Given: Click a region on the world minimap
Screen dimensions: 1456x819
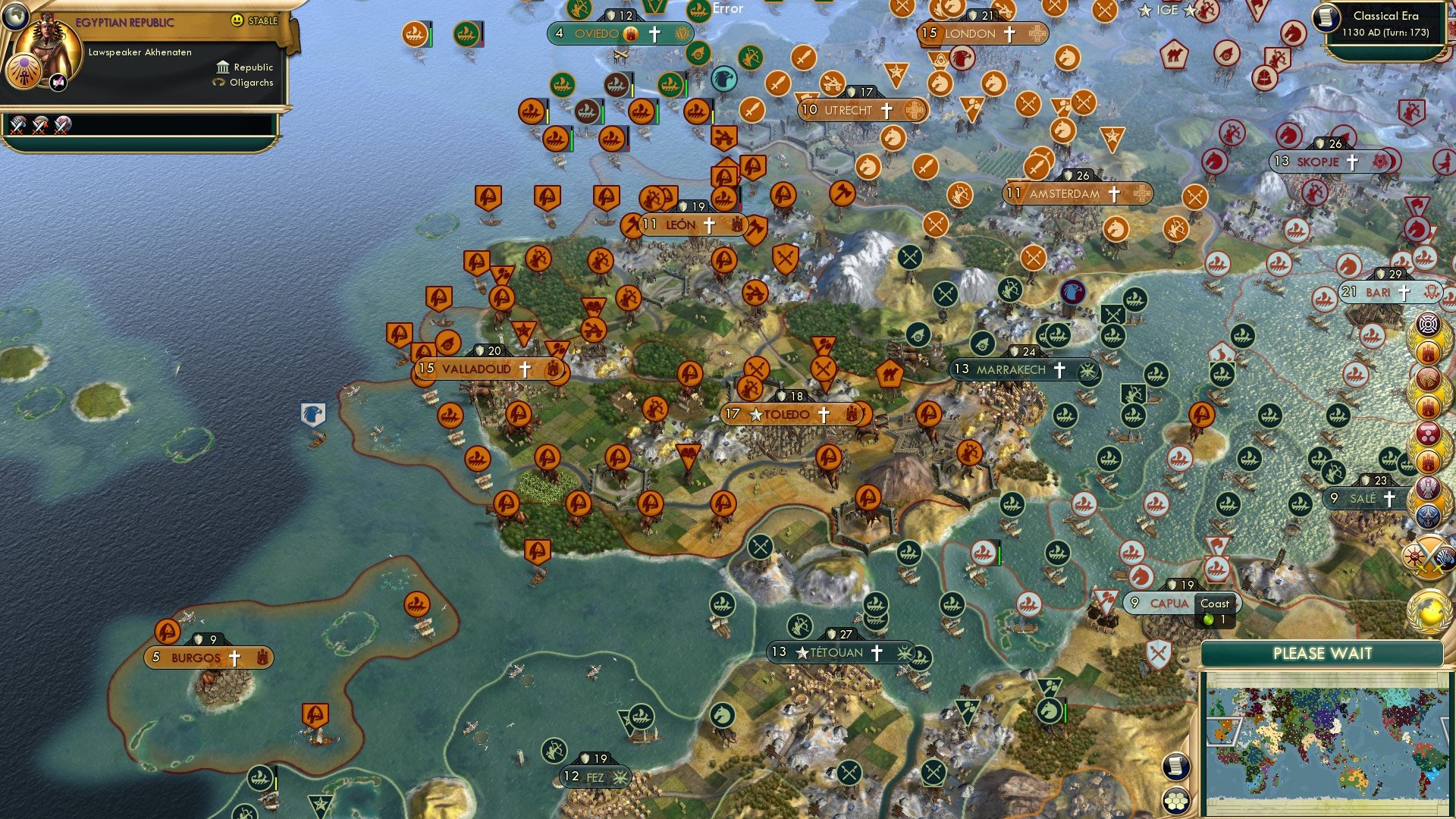Looking at the screenshot, I should click(x=1327, y=739).
